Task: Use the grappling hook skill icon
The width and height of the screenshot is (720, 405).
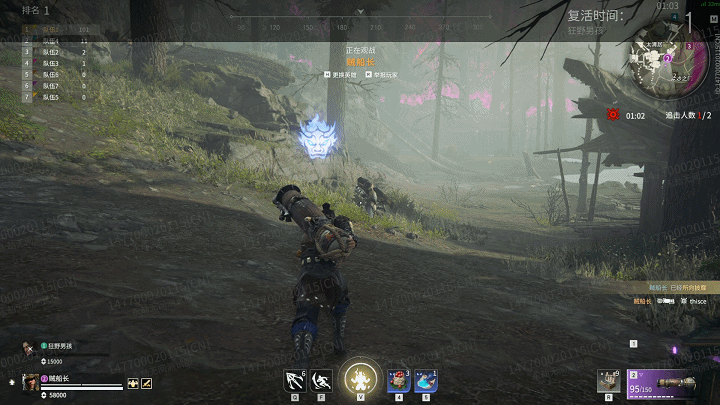Action: 295,380
